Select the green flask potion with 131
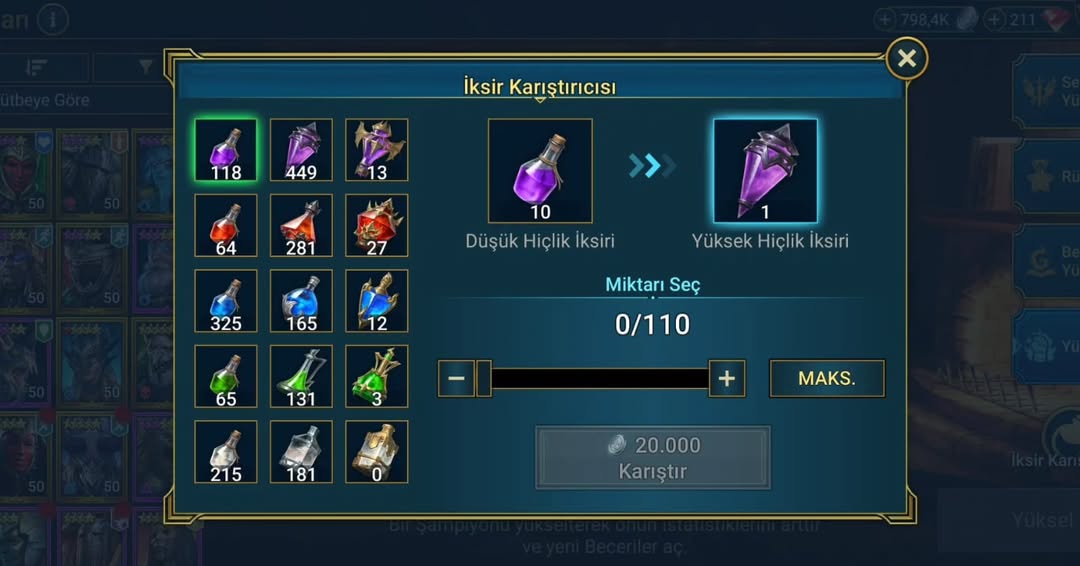The height and width of the screenshot is (566, 1080). (301, 376)
